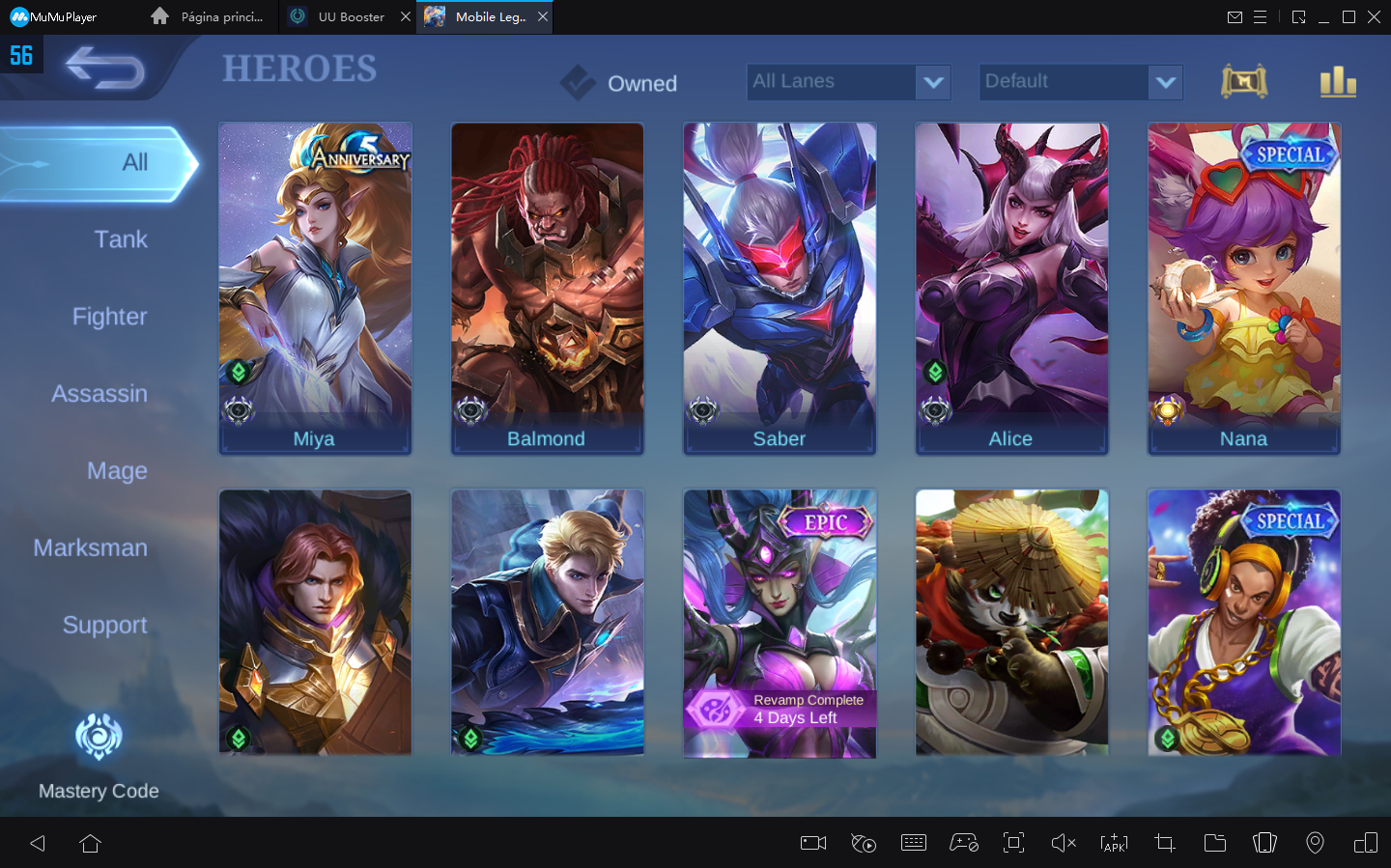Select the Mage hero category
This screenshot has height=868, width=1391.
coord(117,471)
